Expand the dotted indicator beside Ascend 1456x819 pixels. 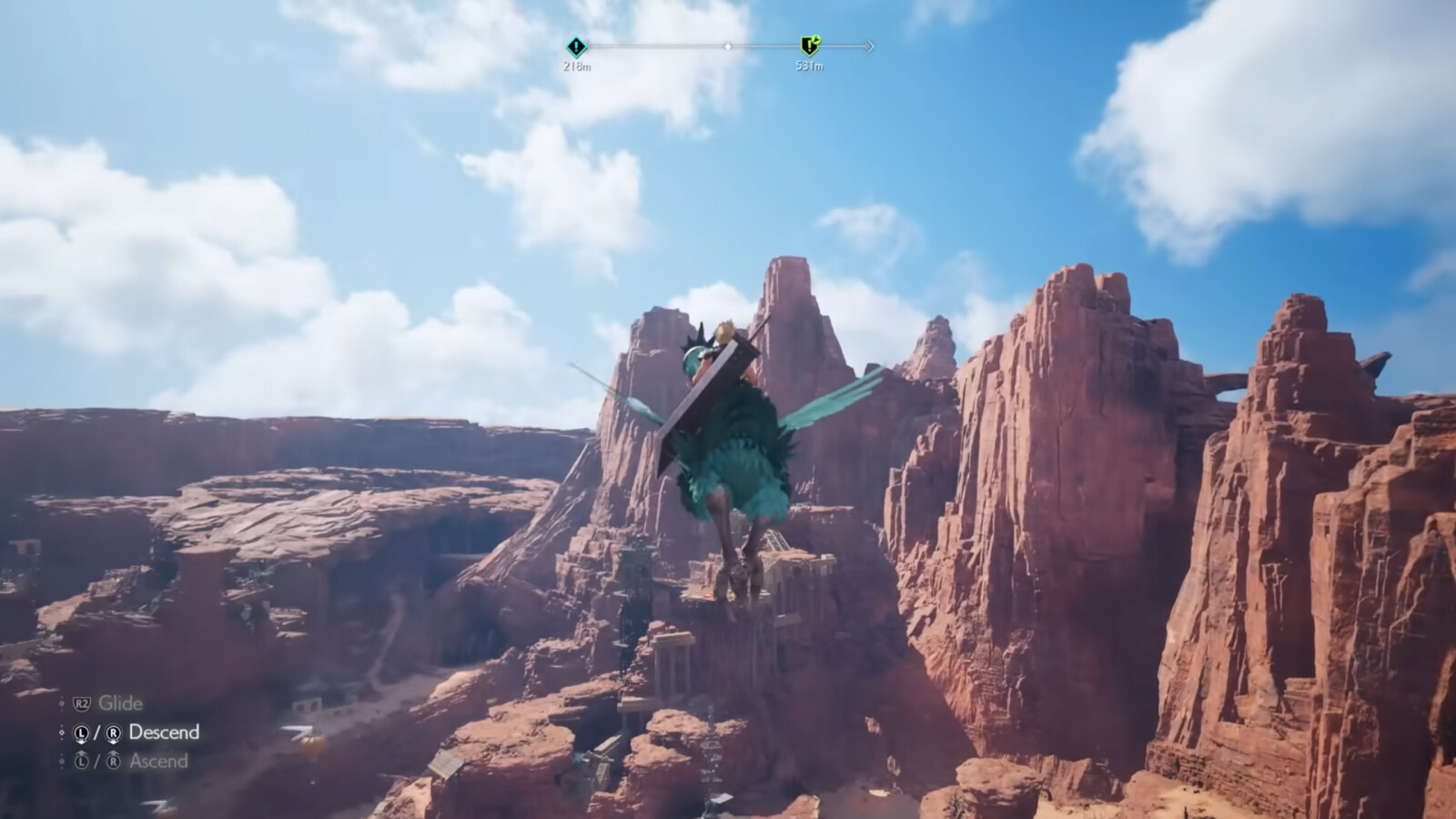click(62, 760)
